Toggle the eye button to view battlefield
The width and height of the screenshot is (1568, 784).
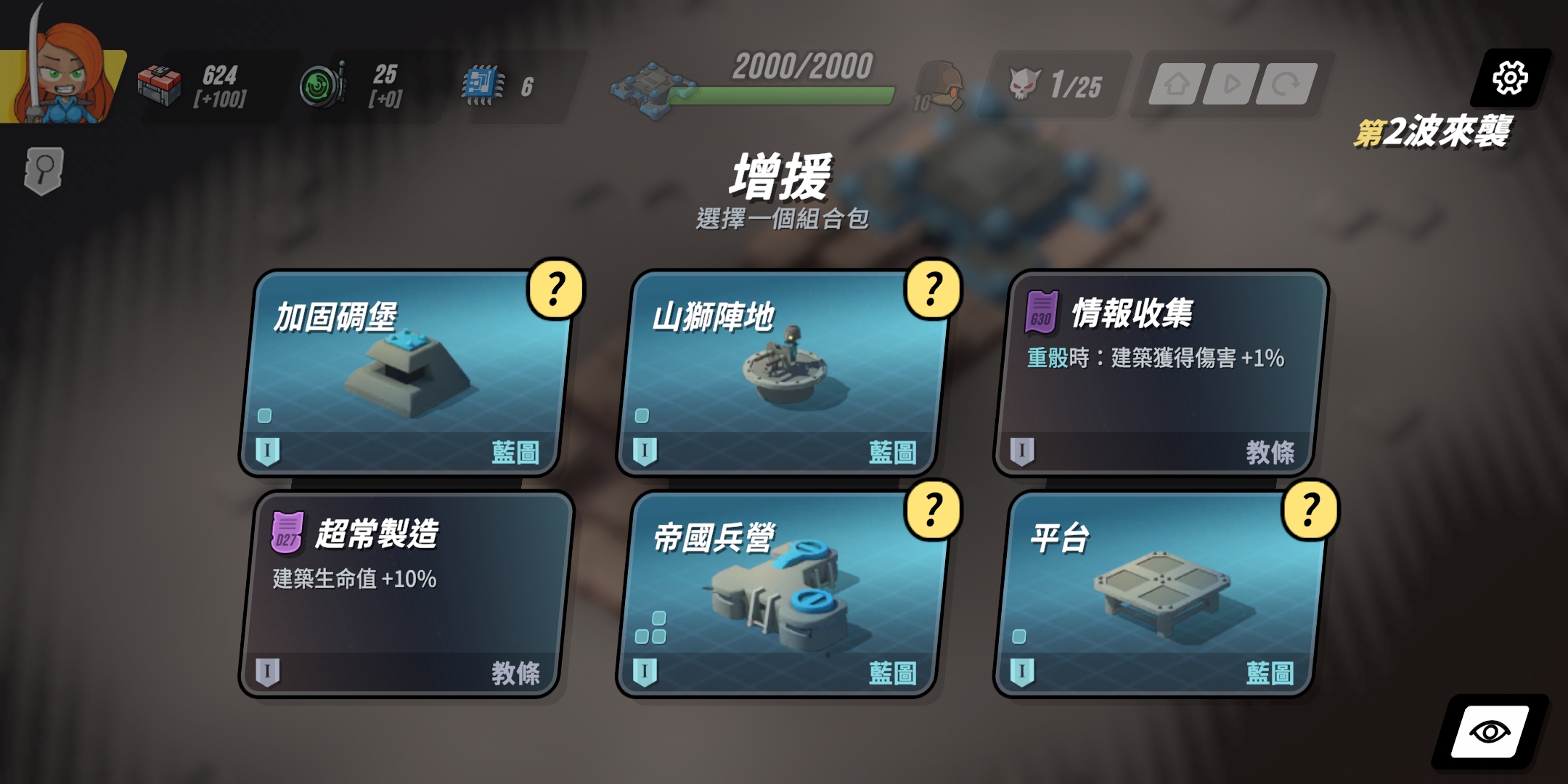pyautogui.click(x=1490, y=732)
